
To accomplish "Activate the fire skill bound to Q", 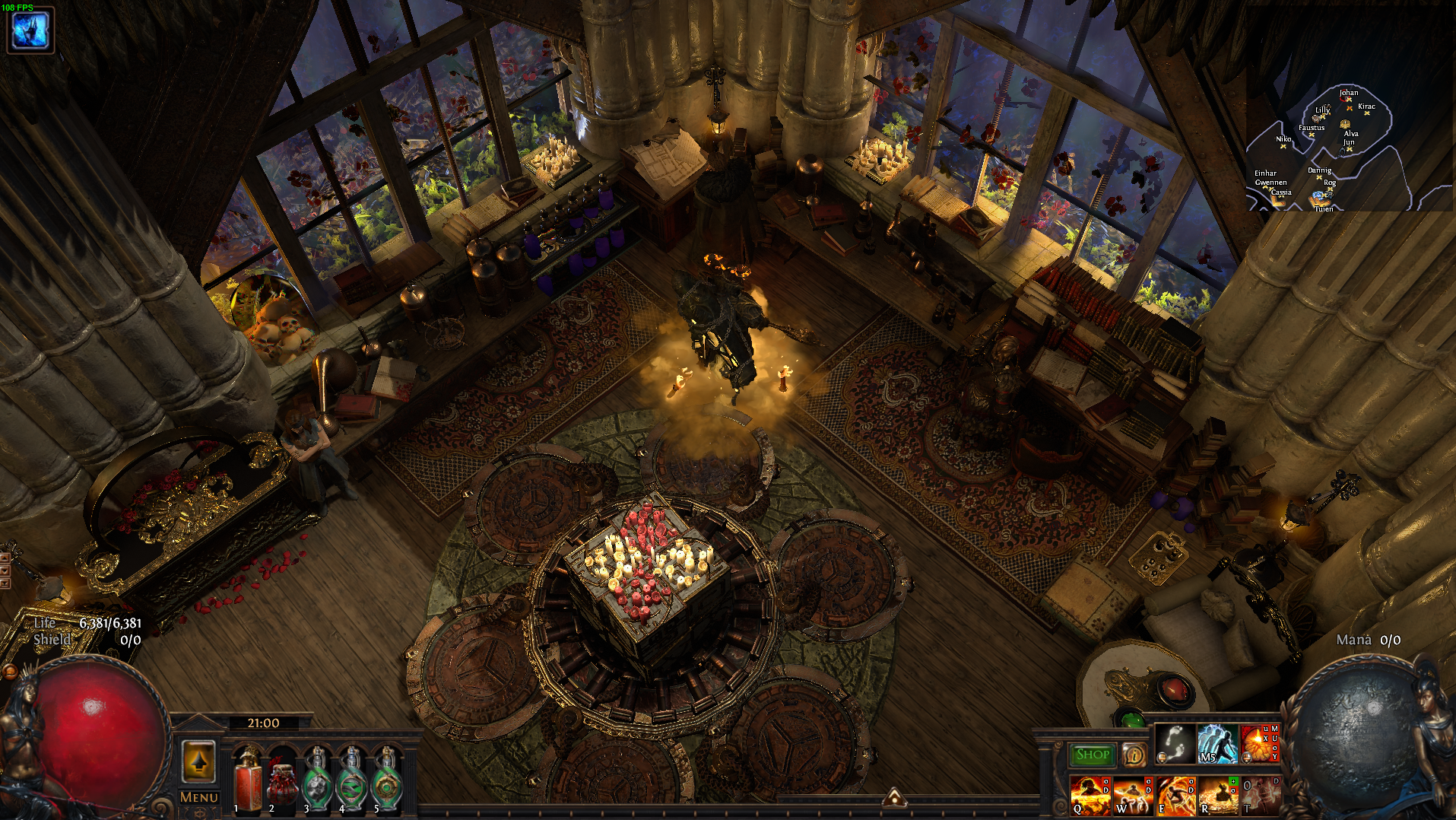I will pos(1090,796).
